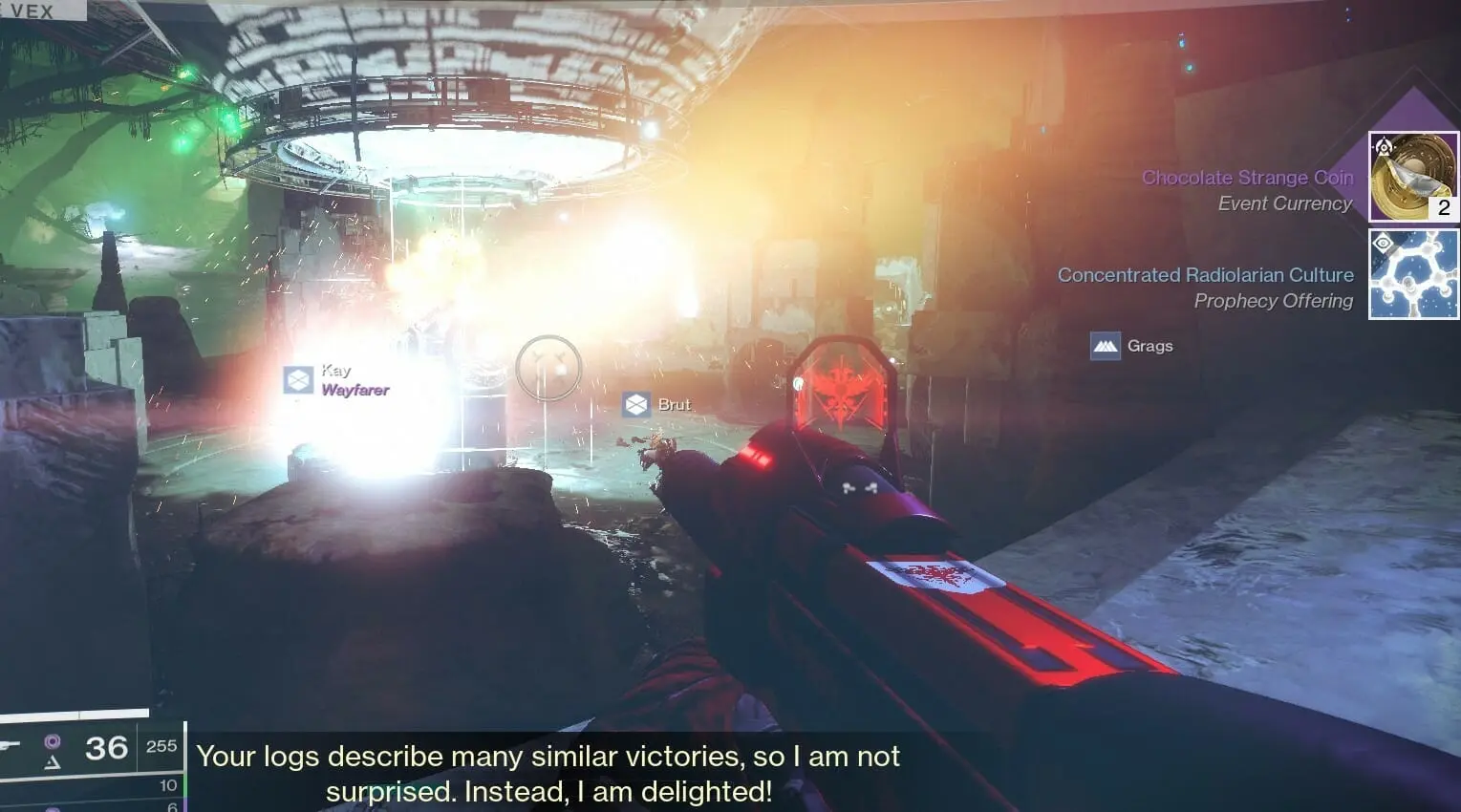This screenshot has height=812, width=1461.
Task: Choose the Brut player nameplate
Action: coord(657,405)
